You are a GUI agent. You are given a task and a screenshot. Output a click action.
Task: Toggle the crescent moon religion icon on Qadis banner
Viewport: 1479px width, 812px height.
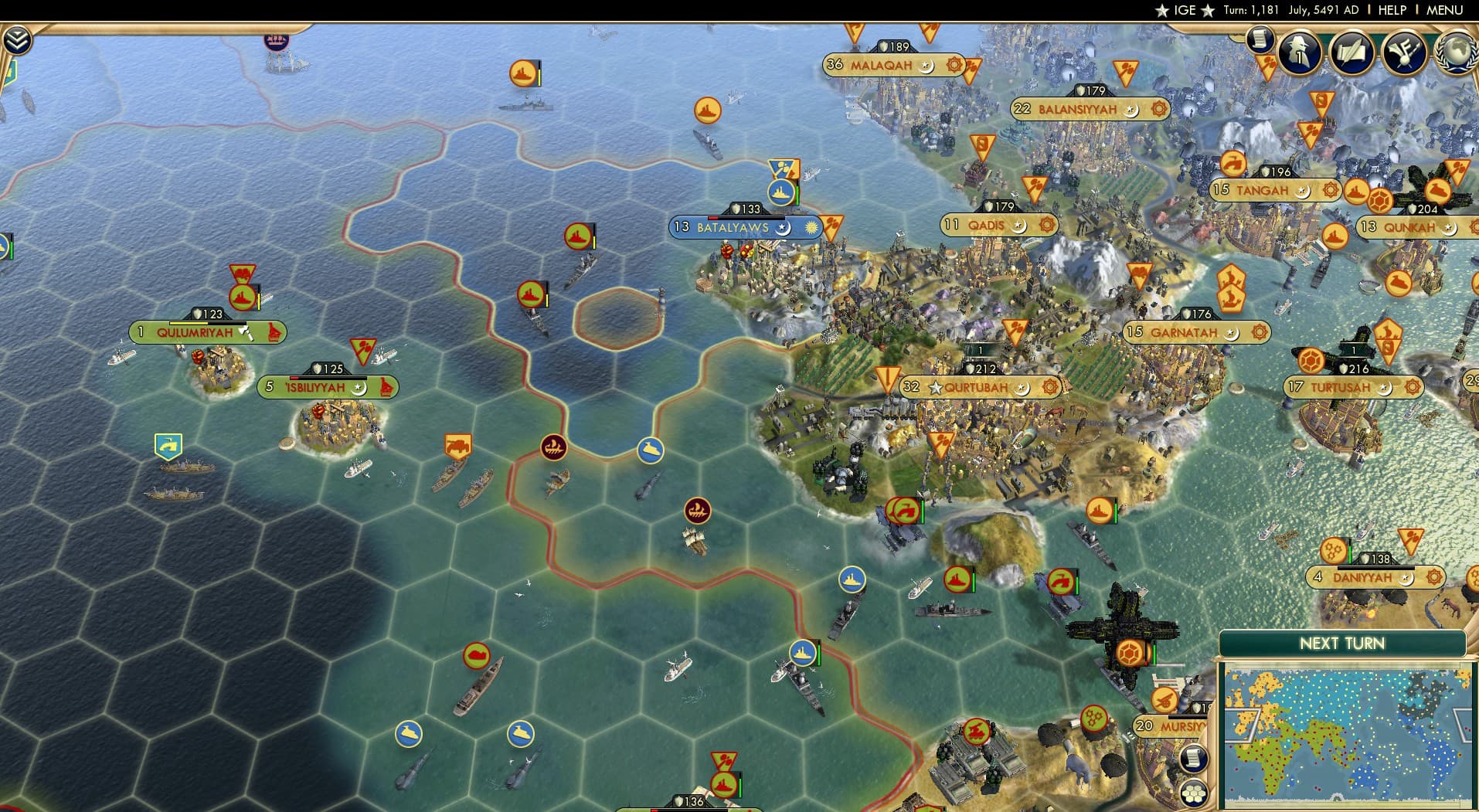(1022, 226)
